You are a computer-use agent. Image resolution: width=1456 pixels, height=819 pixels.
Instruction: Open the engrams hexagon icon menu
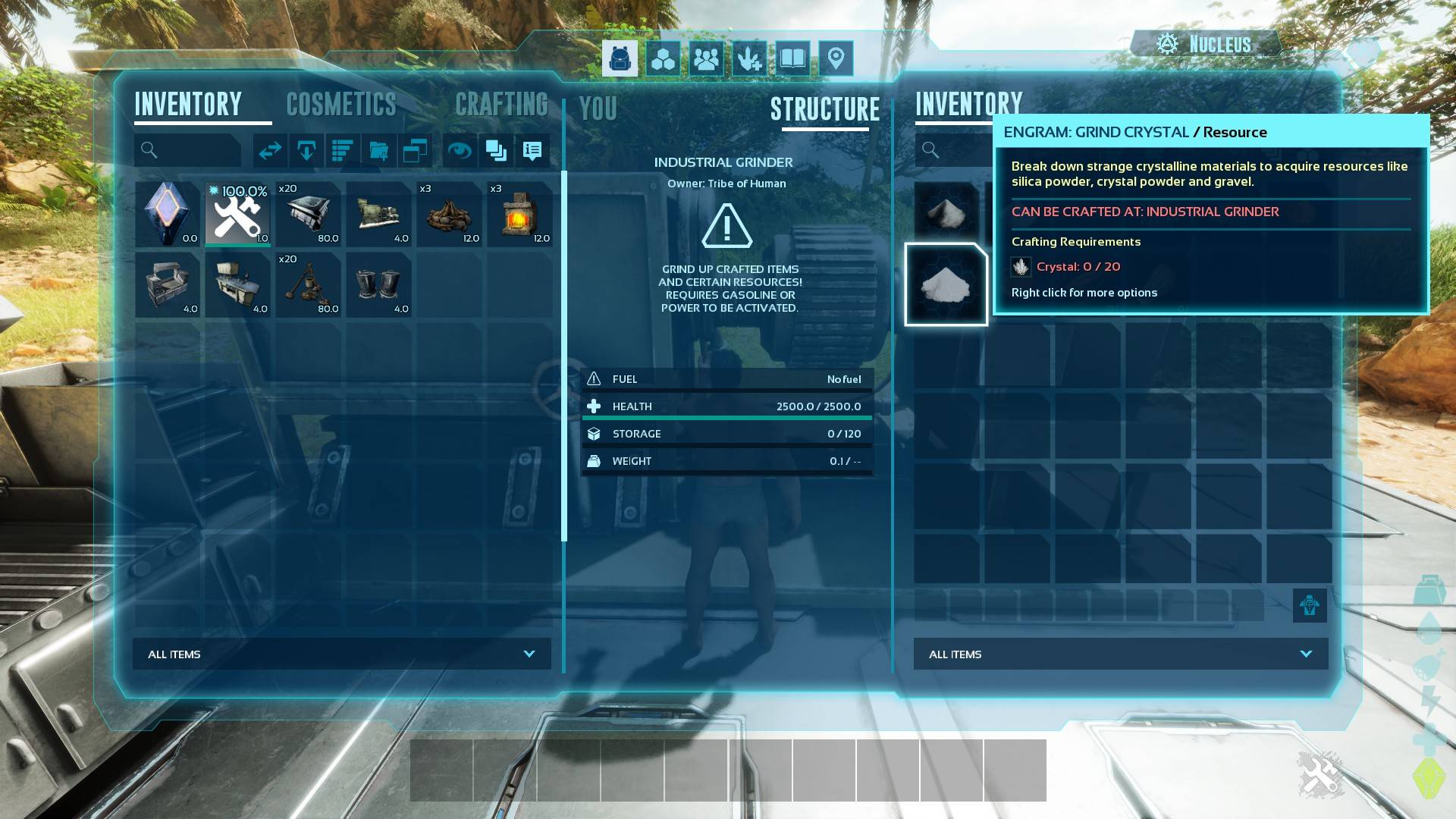(x=664, y=58)
